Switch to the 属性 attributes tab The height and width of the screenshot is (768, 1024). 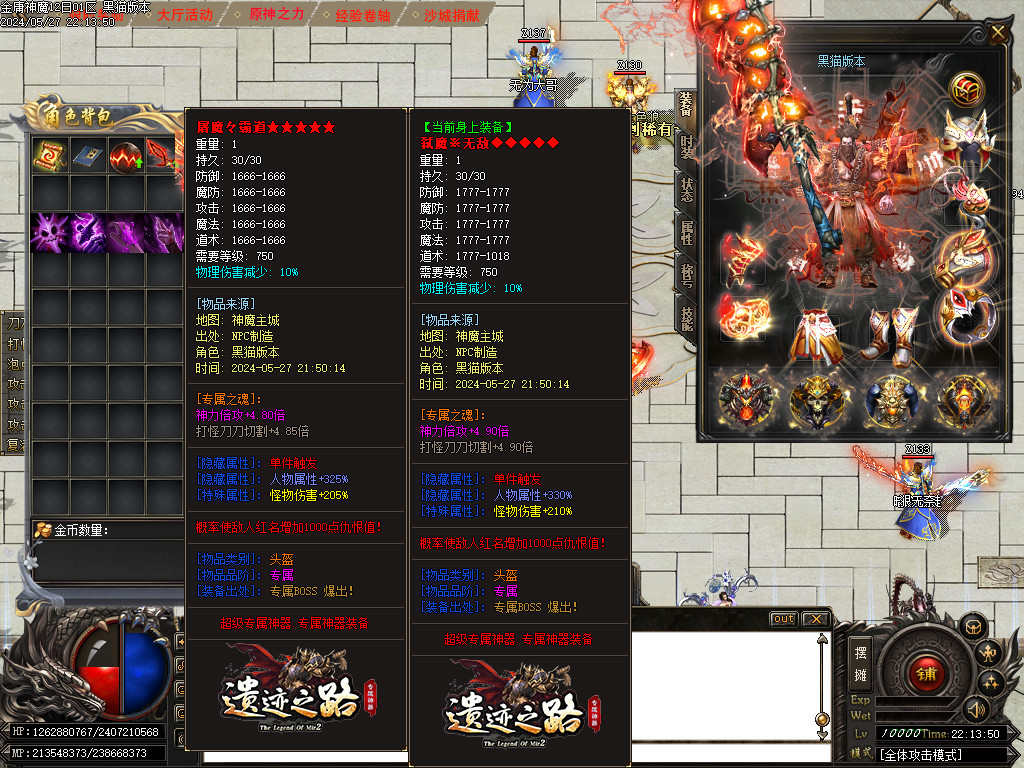tap(686, 233)
